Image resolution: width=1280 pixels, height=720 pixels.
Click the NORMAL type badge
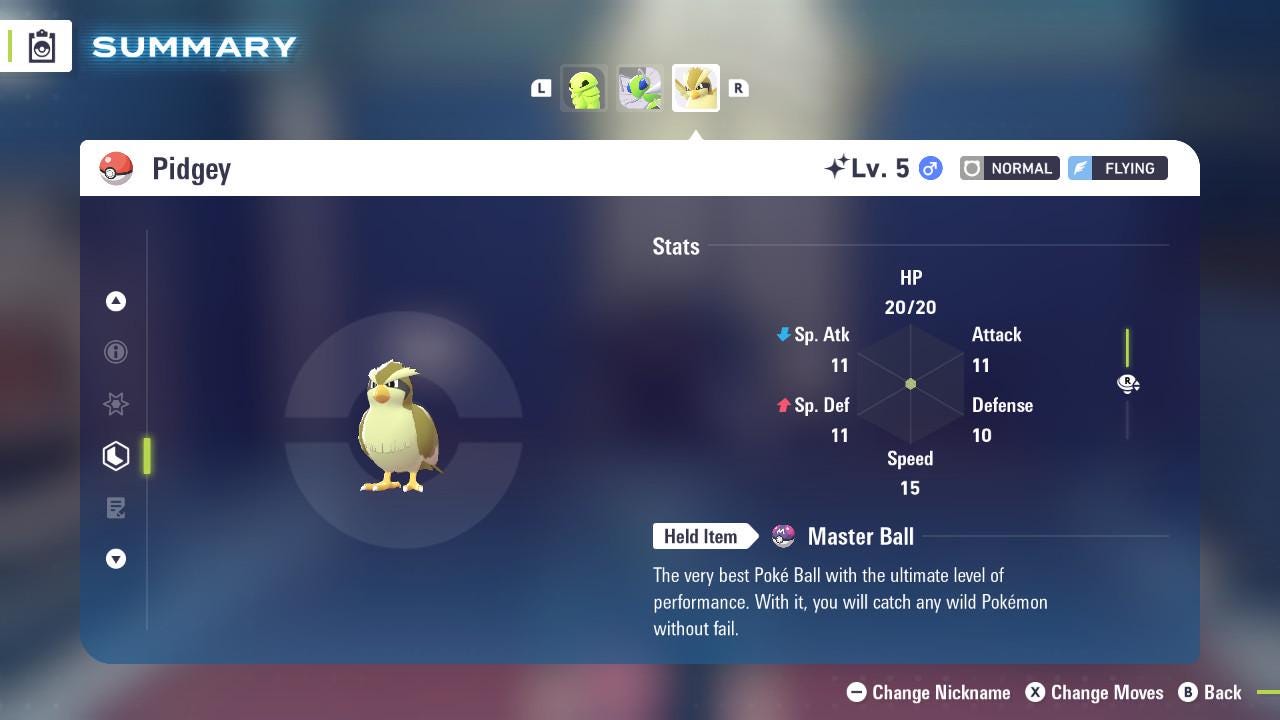1009,168
